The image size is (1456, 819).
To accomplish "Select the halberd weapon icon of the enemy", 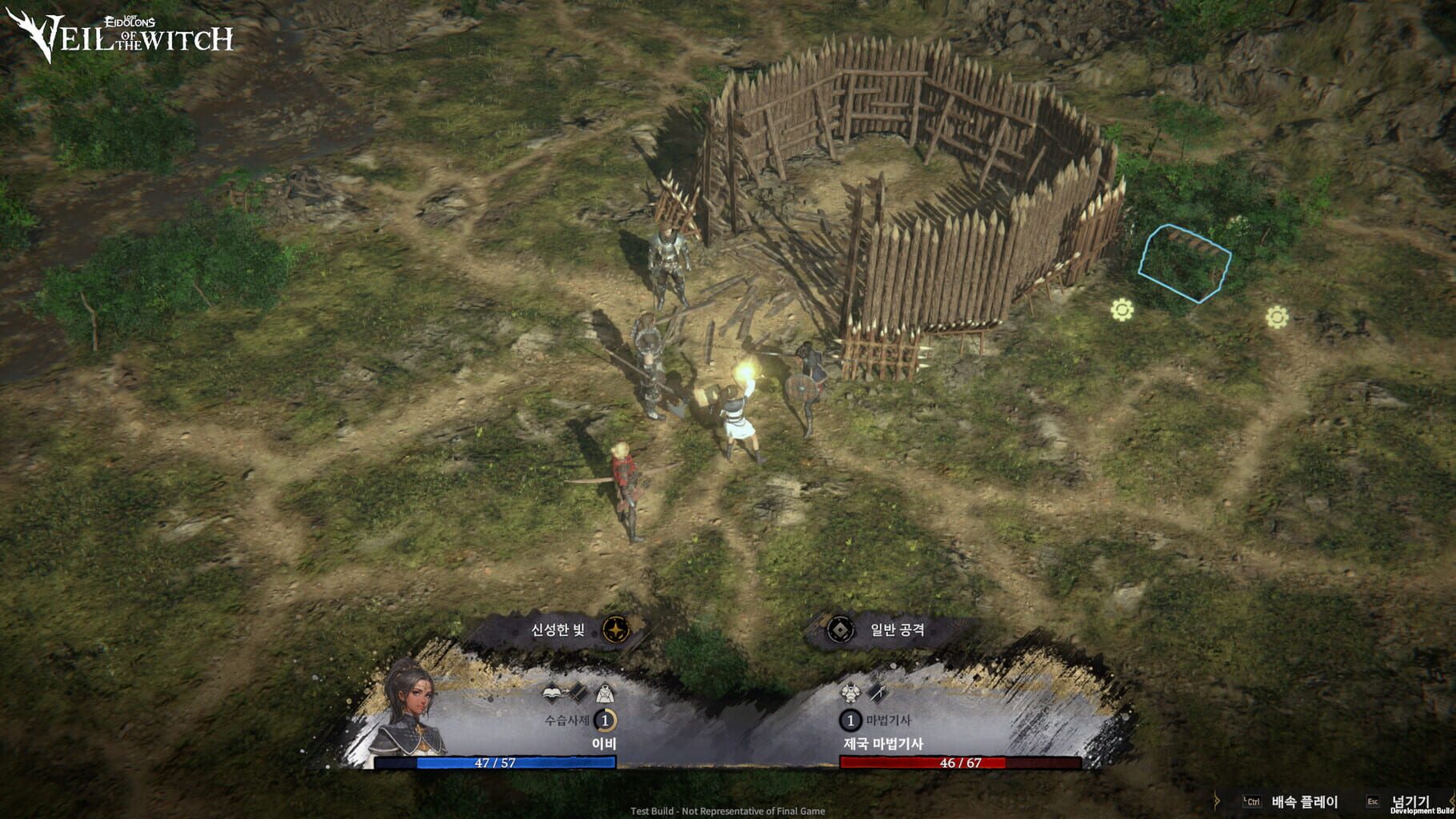I will coord(875,695).
